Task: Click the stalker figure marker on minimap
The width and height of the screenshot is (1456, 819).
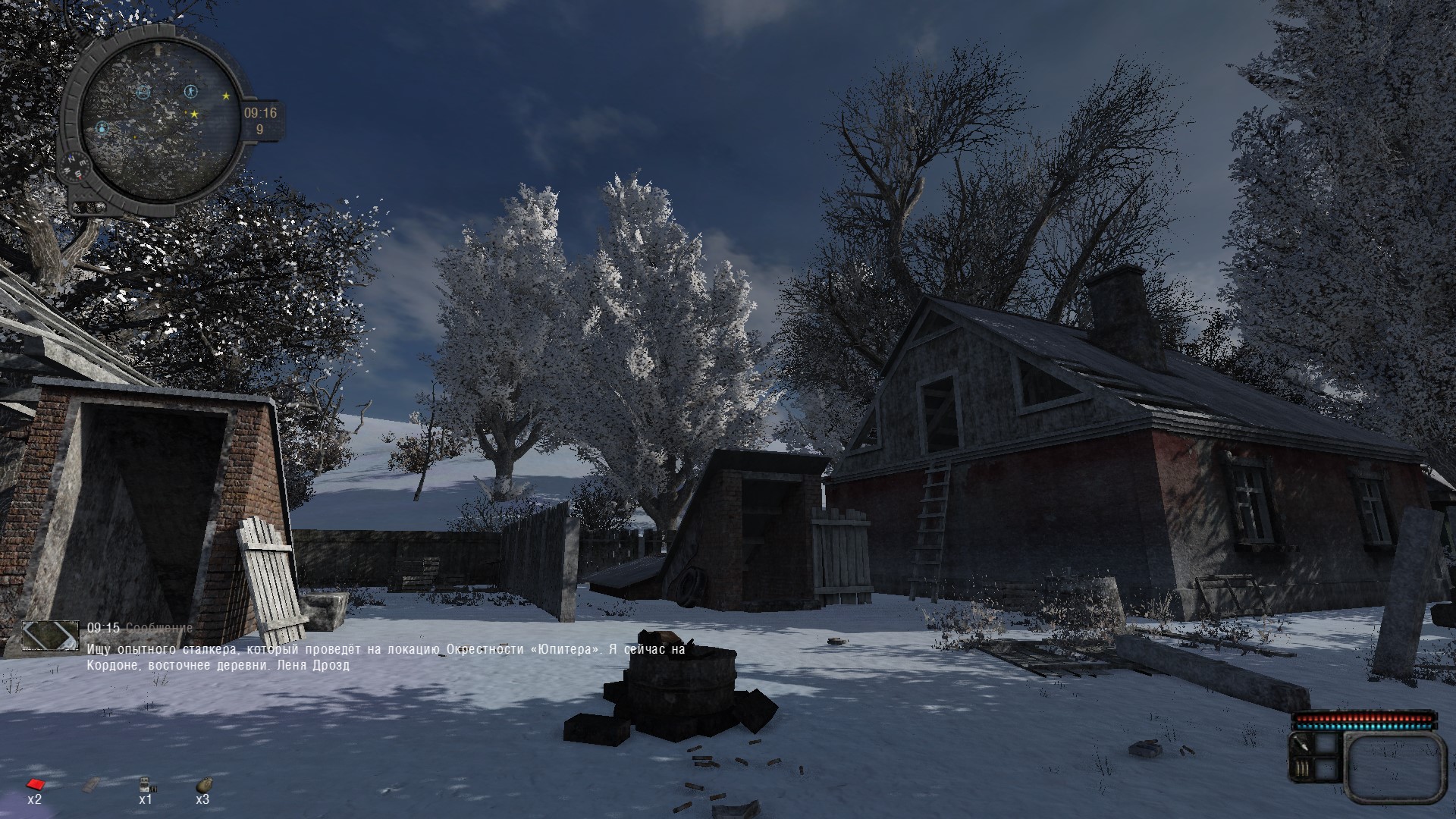Action: pos(190,92)
